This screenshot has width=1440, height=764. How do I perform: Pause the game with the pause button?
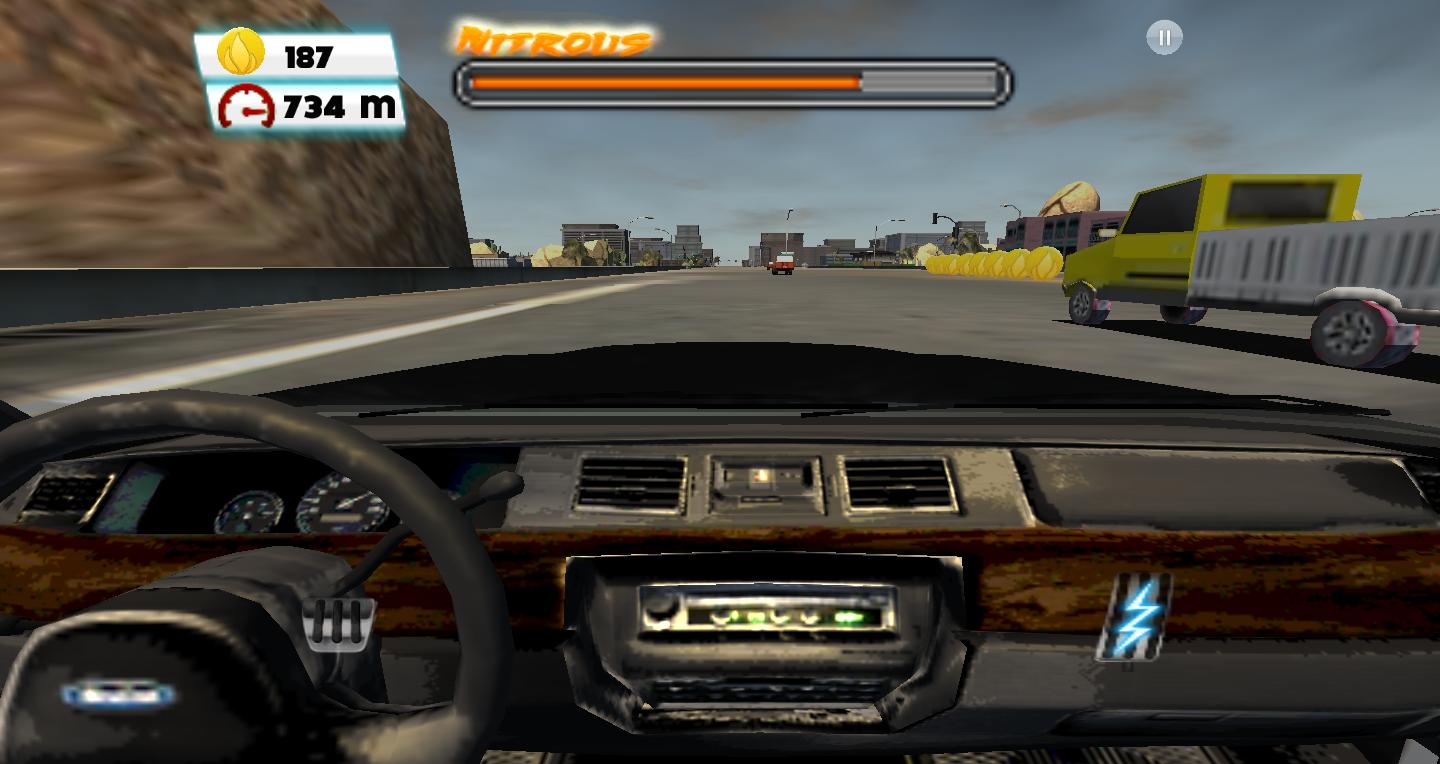click(x=1163, y=37)
